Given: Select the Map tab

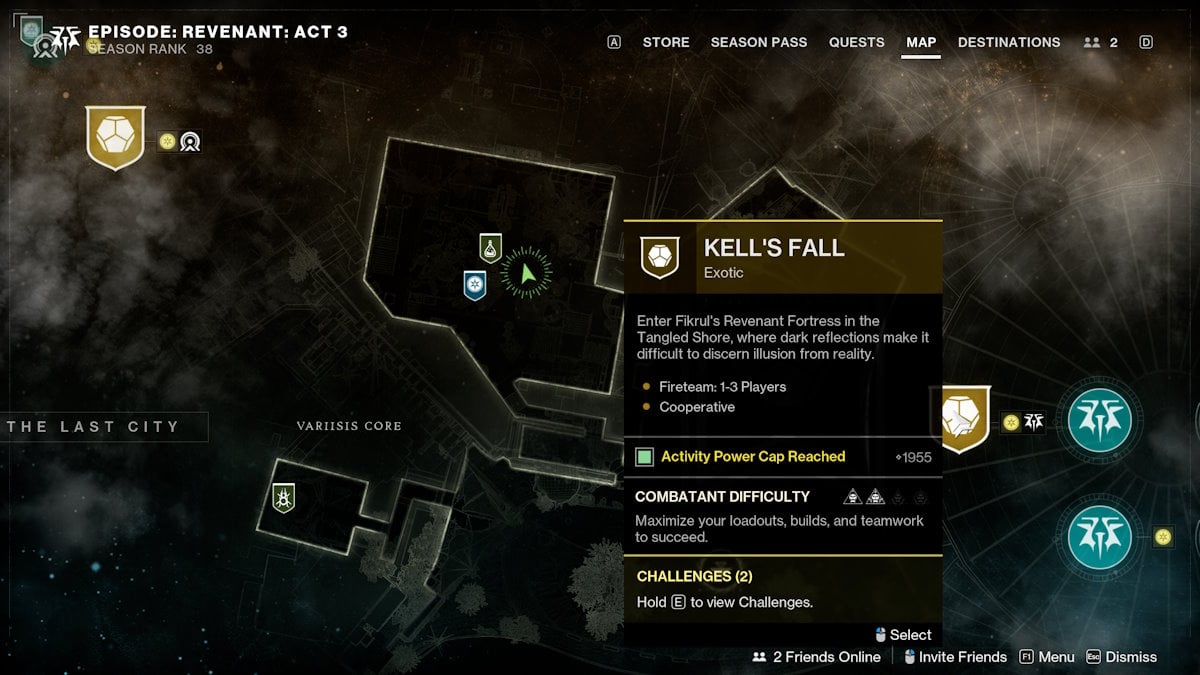Looking at the screenshot, I should point(921,42).
